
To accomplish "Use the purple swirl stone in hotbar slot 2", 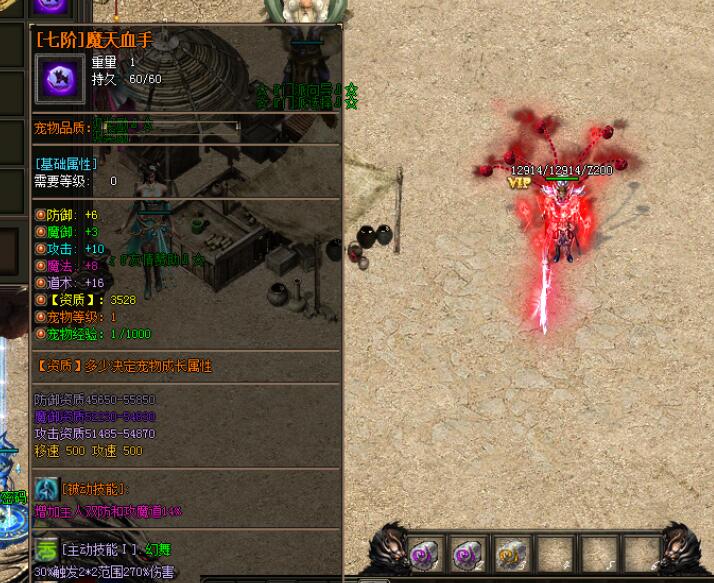I will pyautogui.click(x=467, y=554).
